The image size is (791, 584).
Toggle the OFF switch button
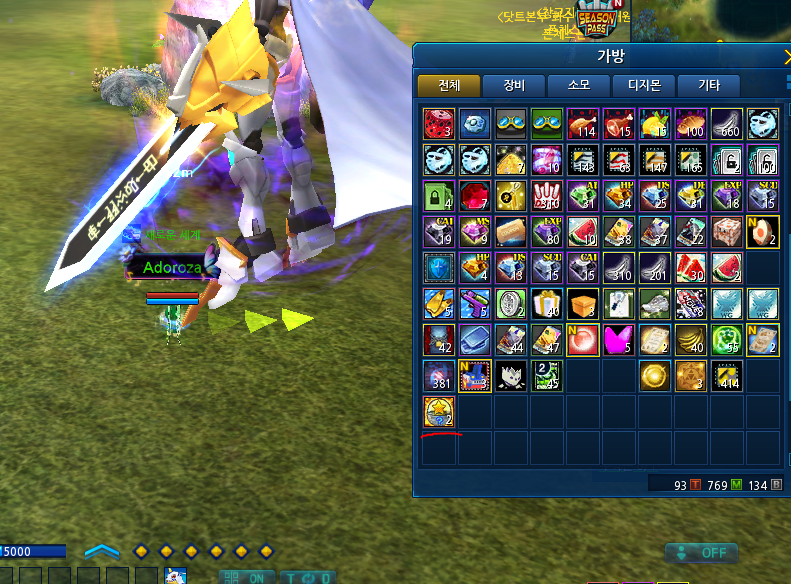(x=701, y=553)
